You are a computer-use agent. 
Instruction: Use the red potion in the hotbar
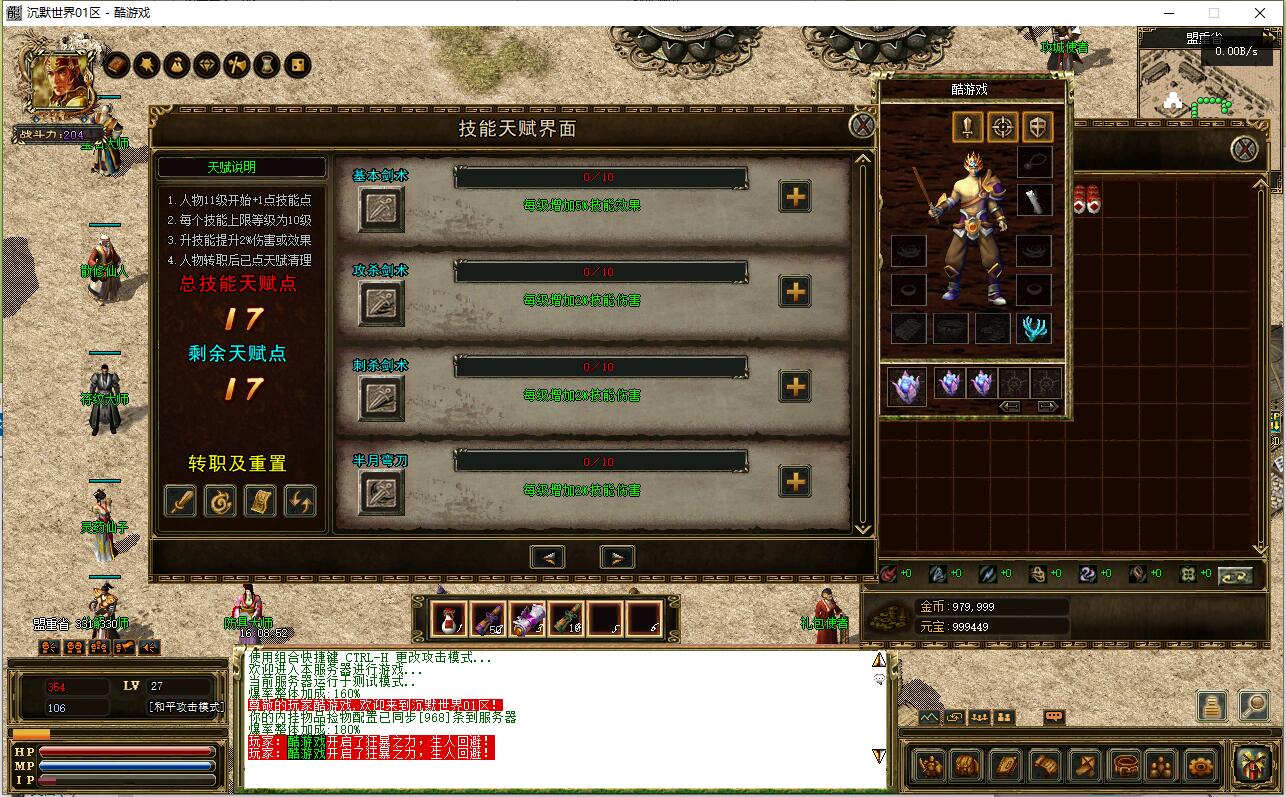[x=449, y=619]
